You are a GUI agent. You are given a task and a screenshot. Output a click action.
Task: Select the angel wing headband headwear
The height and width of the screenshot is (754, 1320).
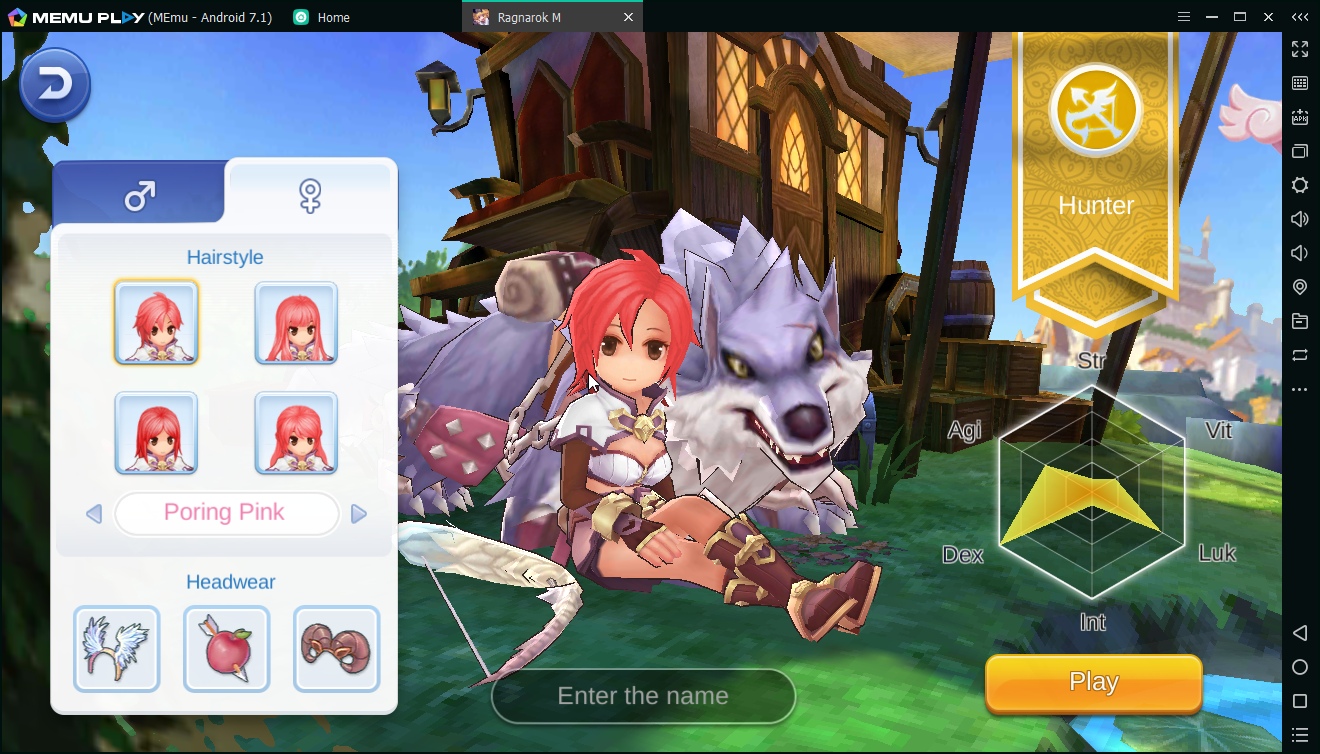click(117, 648)
